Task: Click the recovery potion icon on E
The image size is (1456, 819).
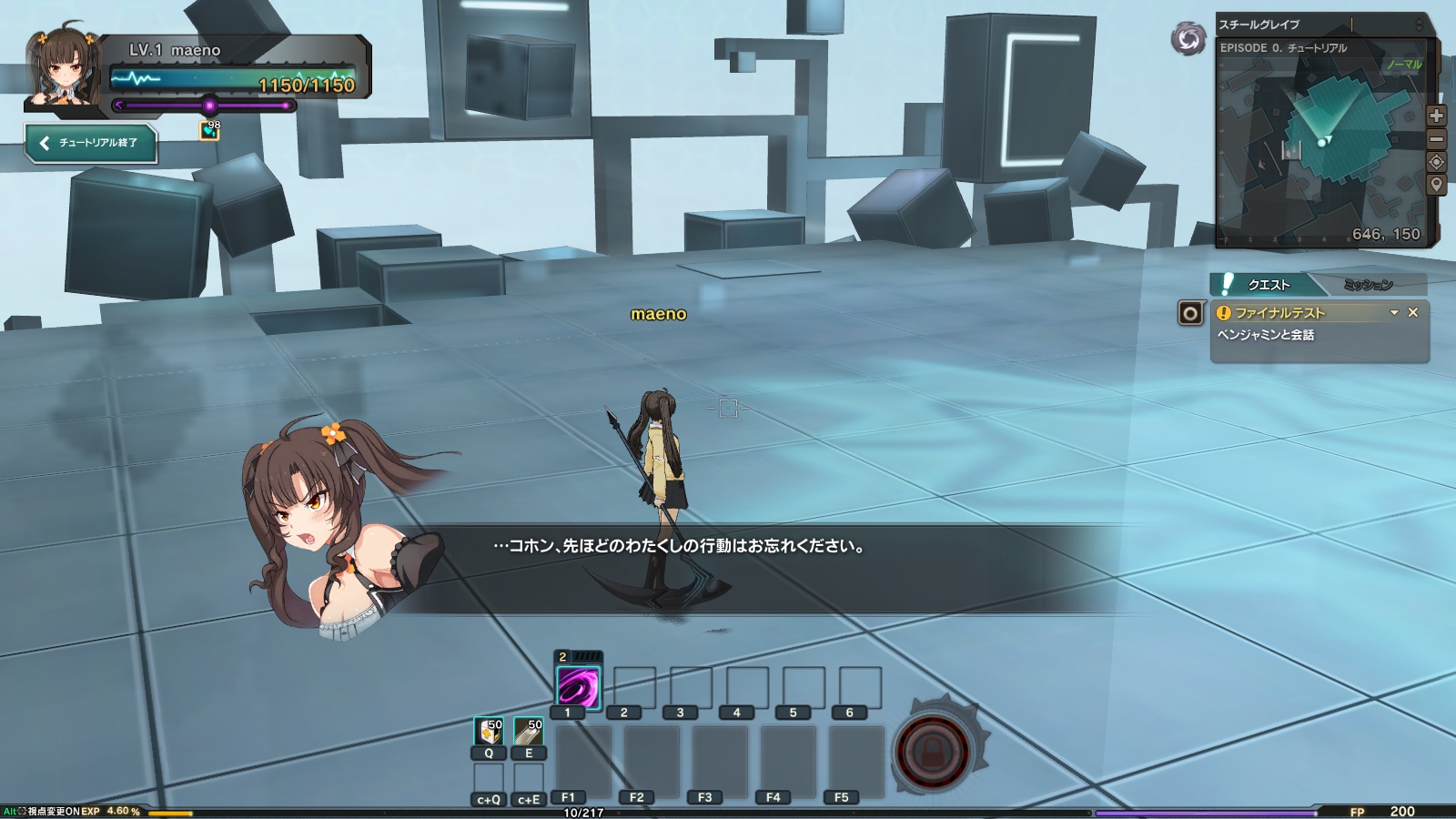Action: tap(527, 733)
